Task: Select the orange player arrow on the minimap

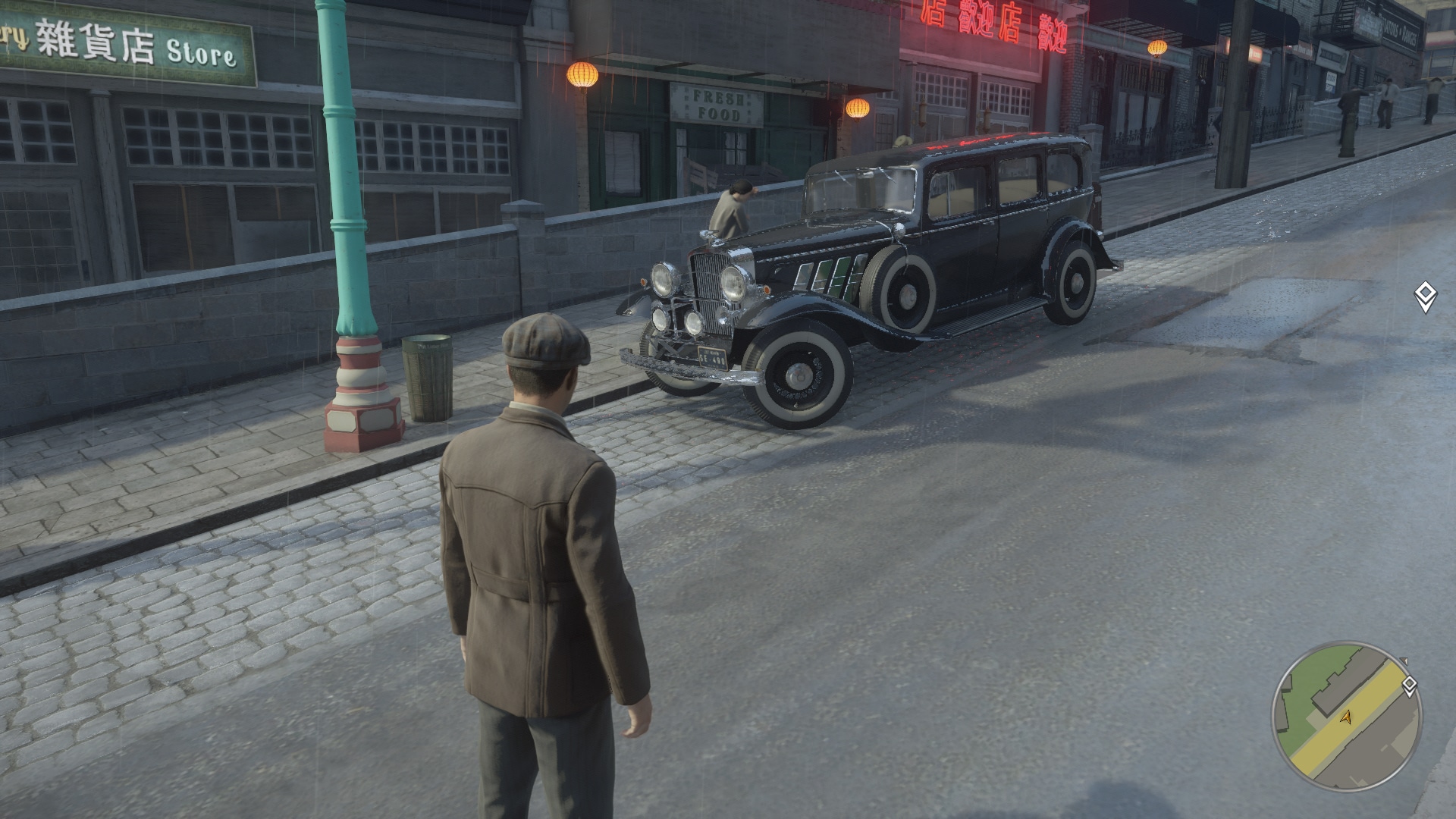Action: (1347, 717)
